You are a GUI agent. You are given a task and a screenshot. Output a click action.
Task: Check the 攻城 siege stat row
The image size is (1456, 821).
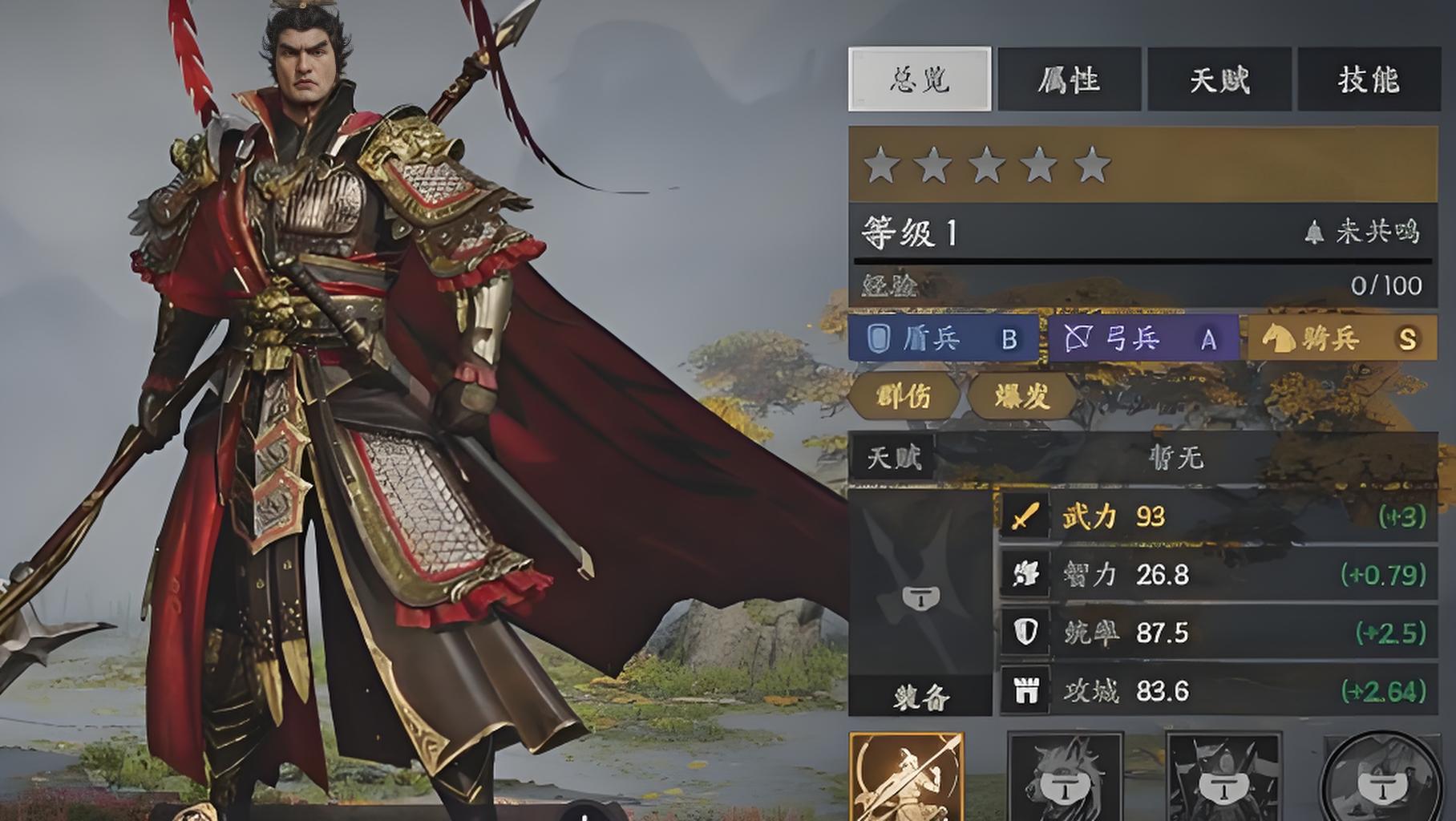1217,690
